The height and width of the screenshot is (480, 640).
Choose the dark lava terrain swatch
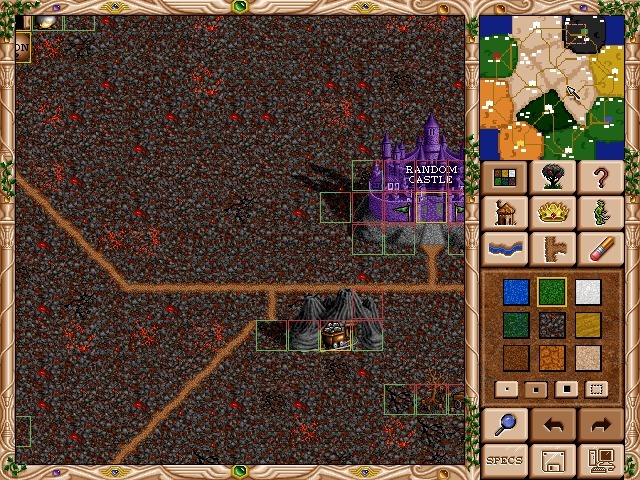click(552, 325)
